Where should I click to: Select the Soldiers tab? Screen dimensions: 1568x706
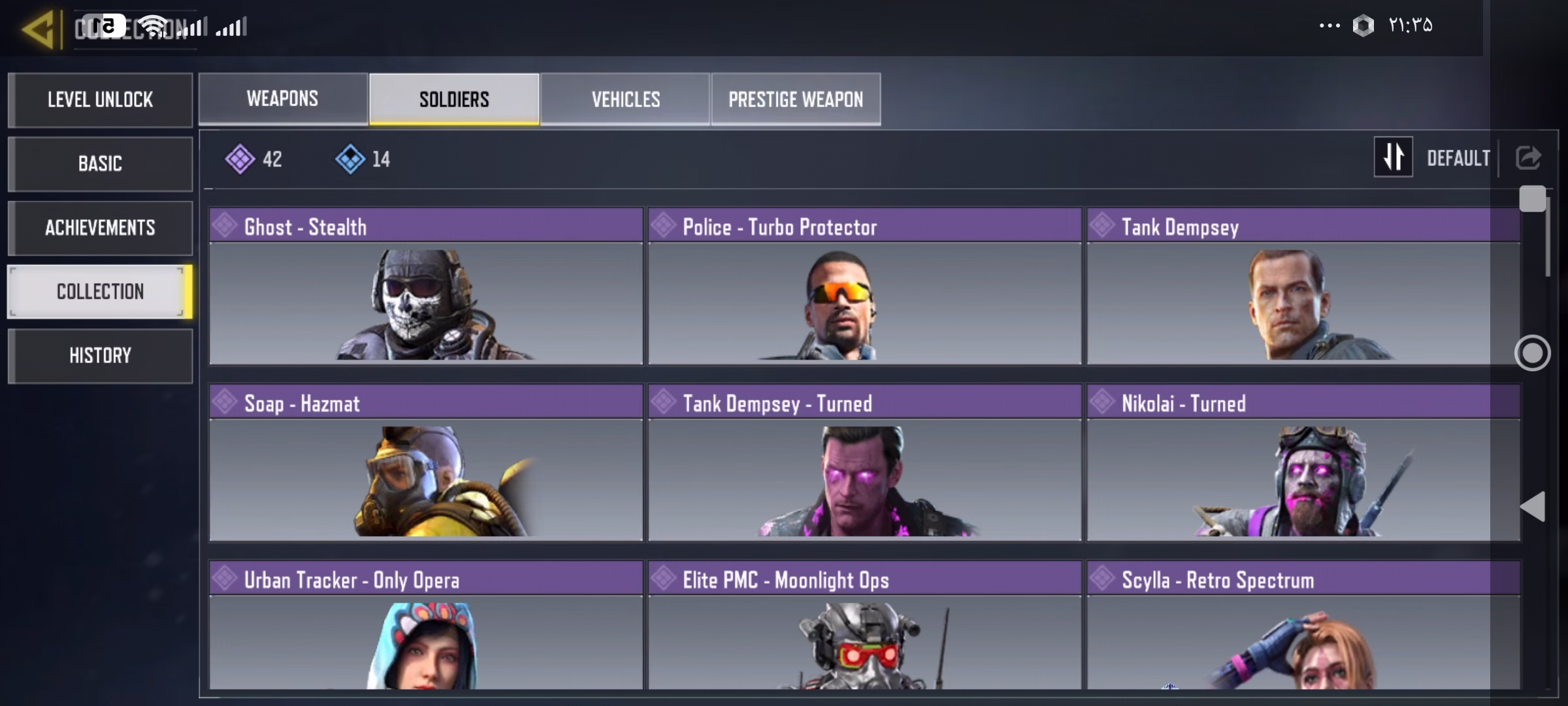pyautogui.click(x=454, y=99)
